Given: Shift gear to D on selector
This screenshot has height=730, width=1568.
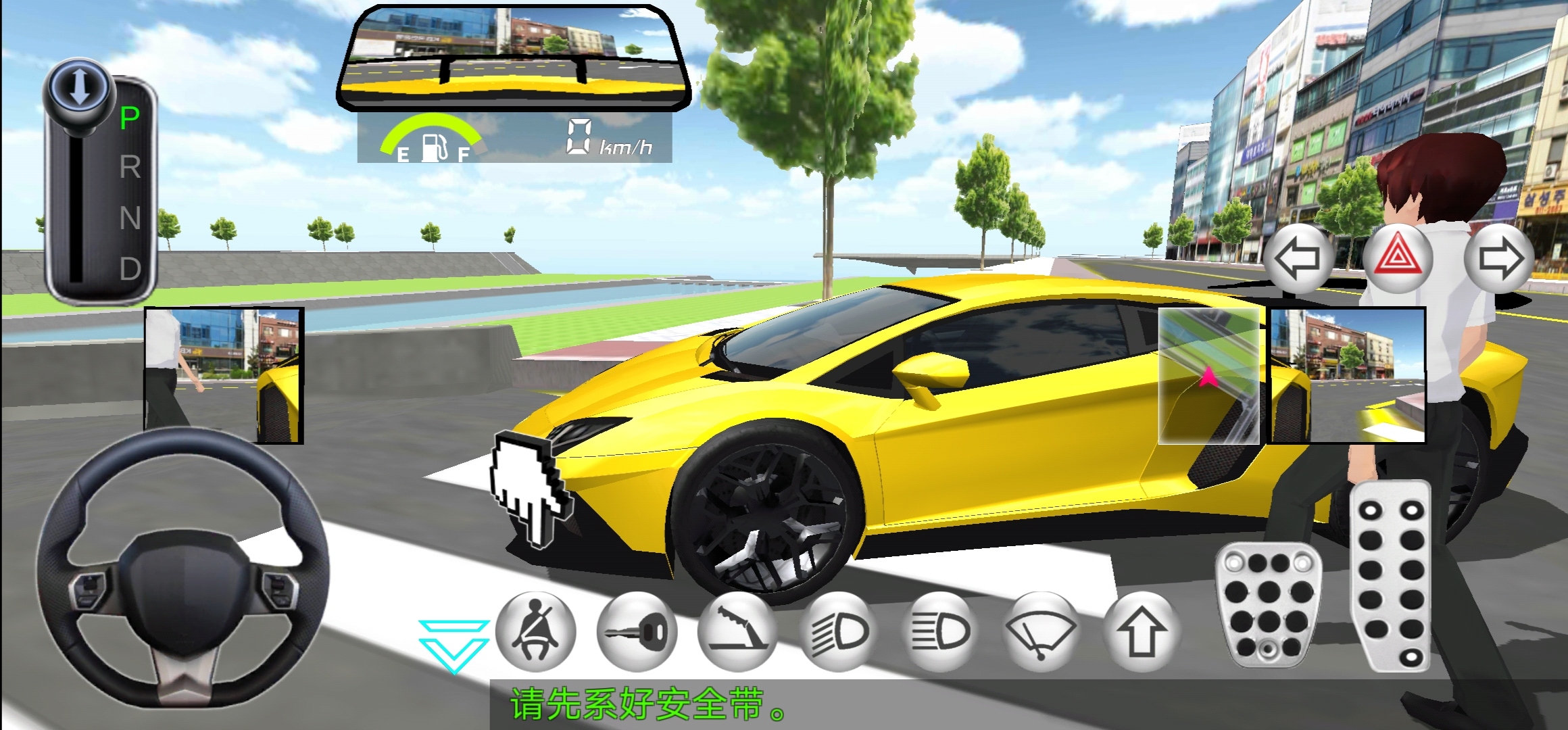Looking at the screenshot, I should tap(130, 269).
